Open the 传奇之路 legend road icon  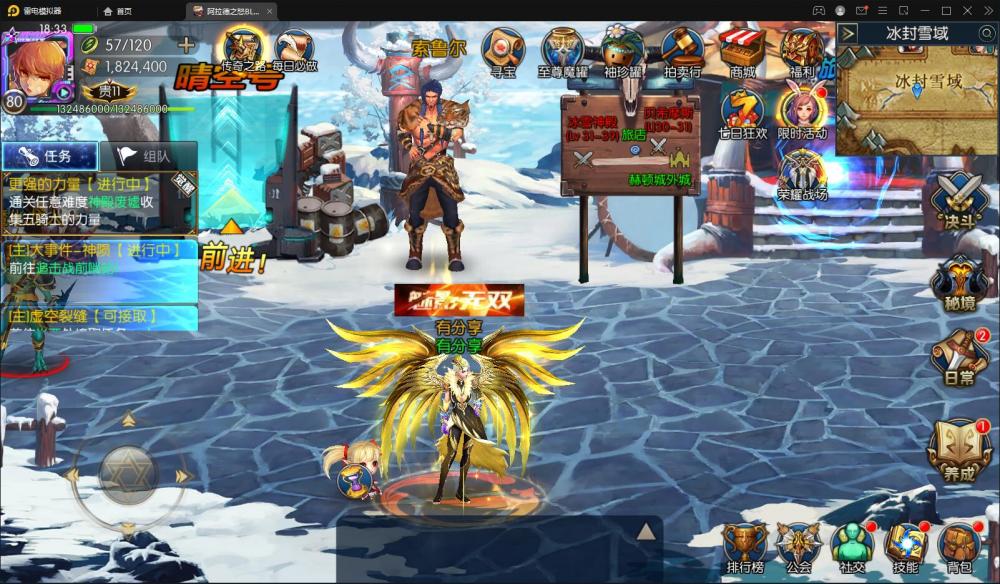click(x=243, y=48)
